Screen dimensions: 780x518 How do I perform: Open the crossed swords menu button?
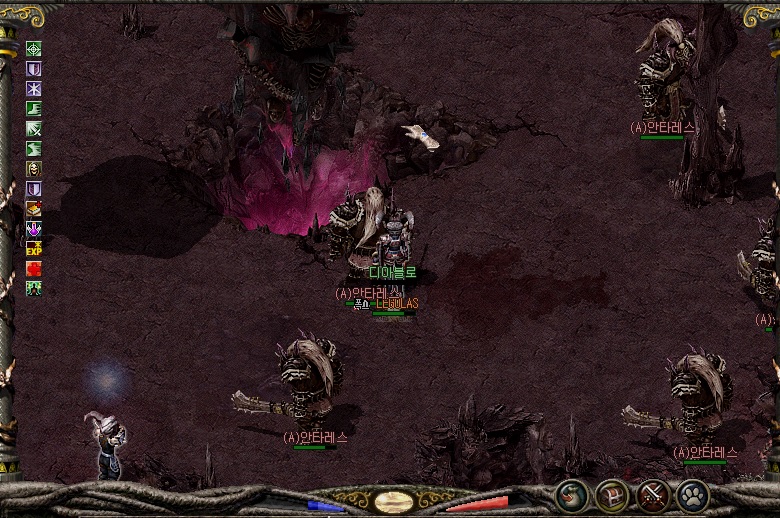[x=653, y=495]
